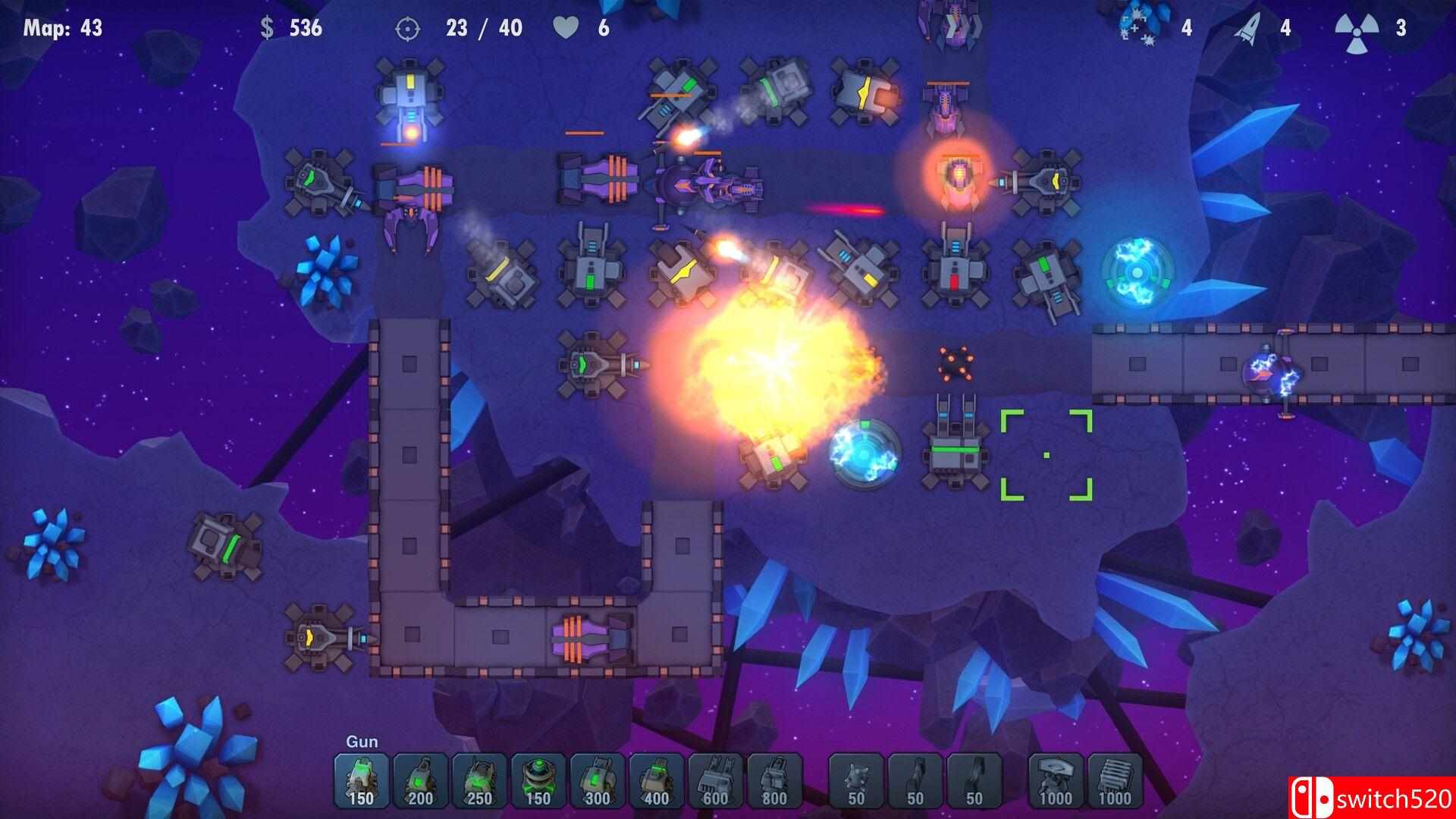Viewport: 1456px width, 819px height.
Task: Click the money counter showing 536
Action: click(291, 29)
